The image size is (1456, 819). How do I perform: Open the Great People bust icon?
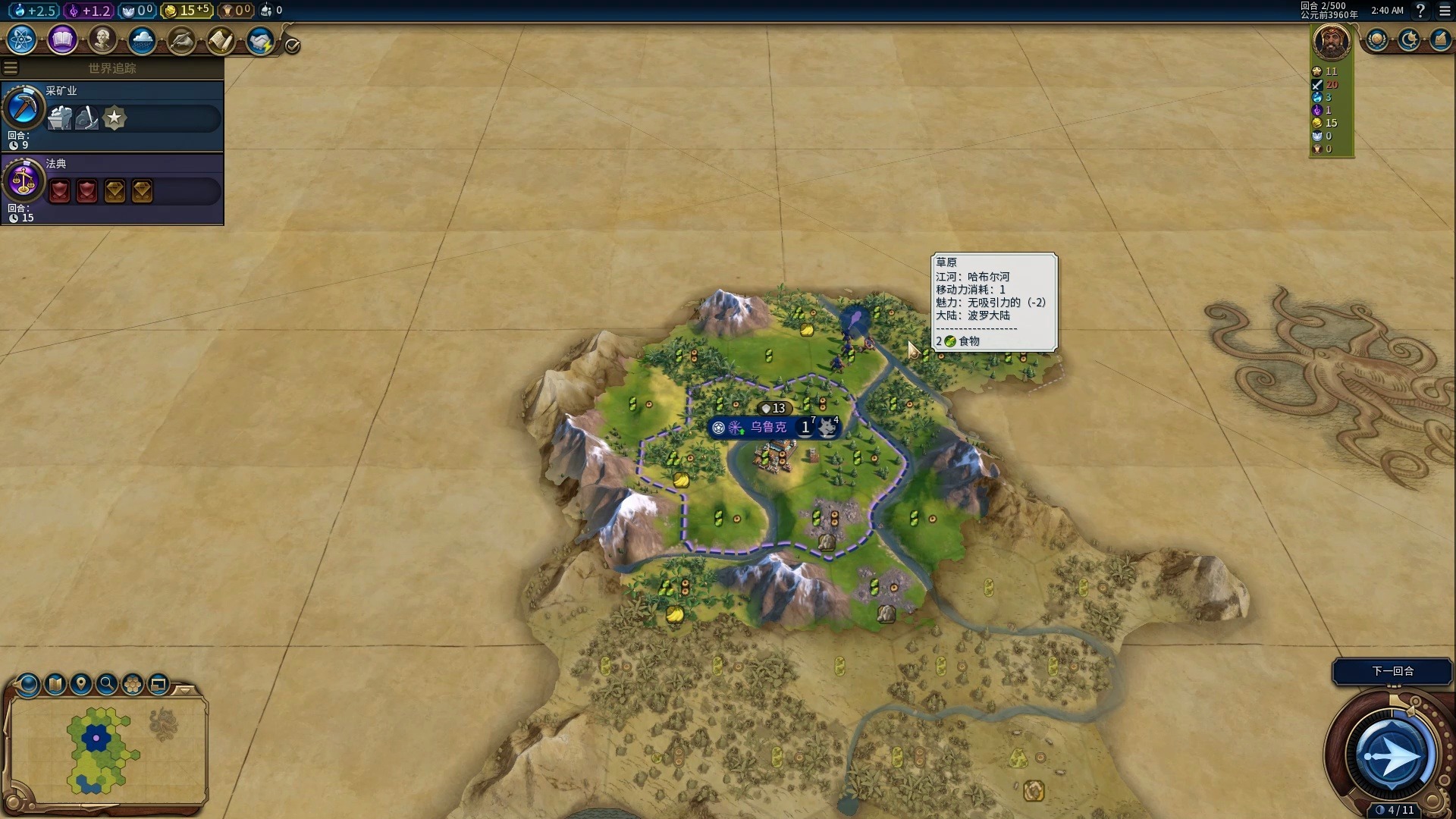102,39
